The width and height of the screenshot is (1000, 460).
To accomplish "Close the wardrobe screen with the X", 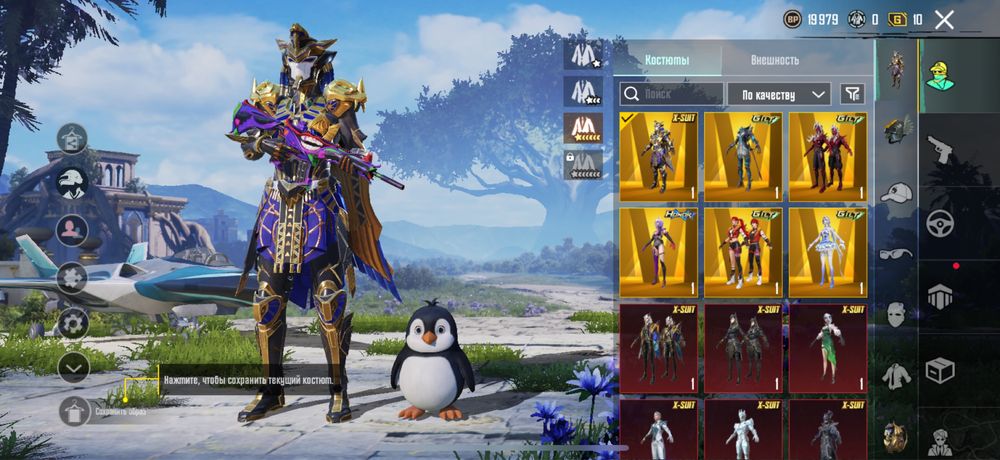I will [x=944, y=19].
